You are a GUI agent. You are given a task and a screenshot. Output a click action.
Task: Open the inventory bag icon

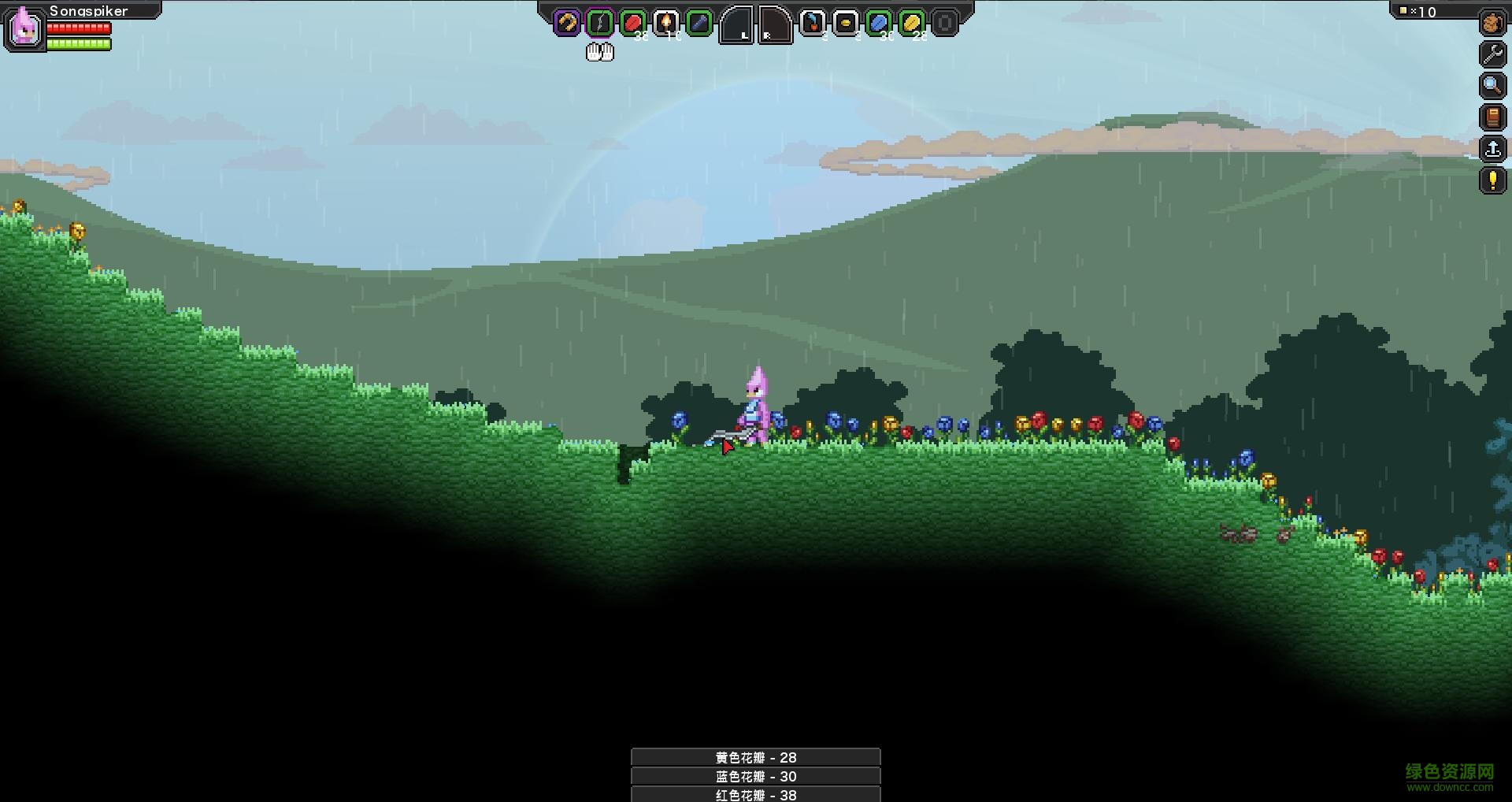coord(1491,22)
